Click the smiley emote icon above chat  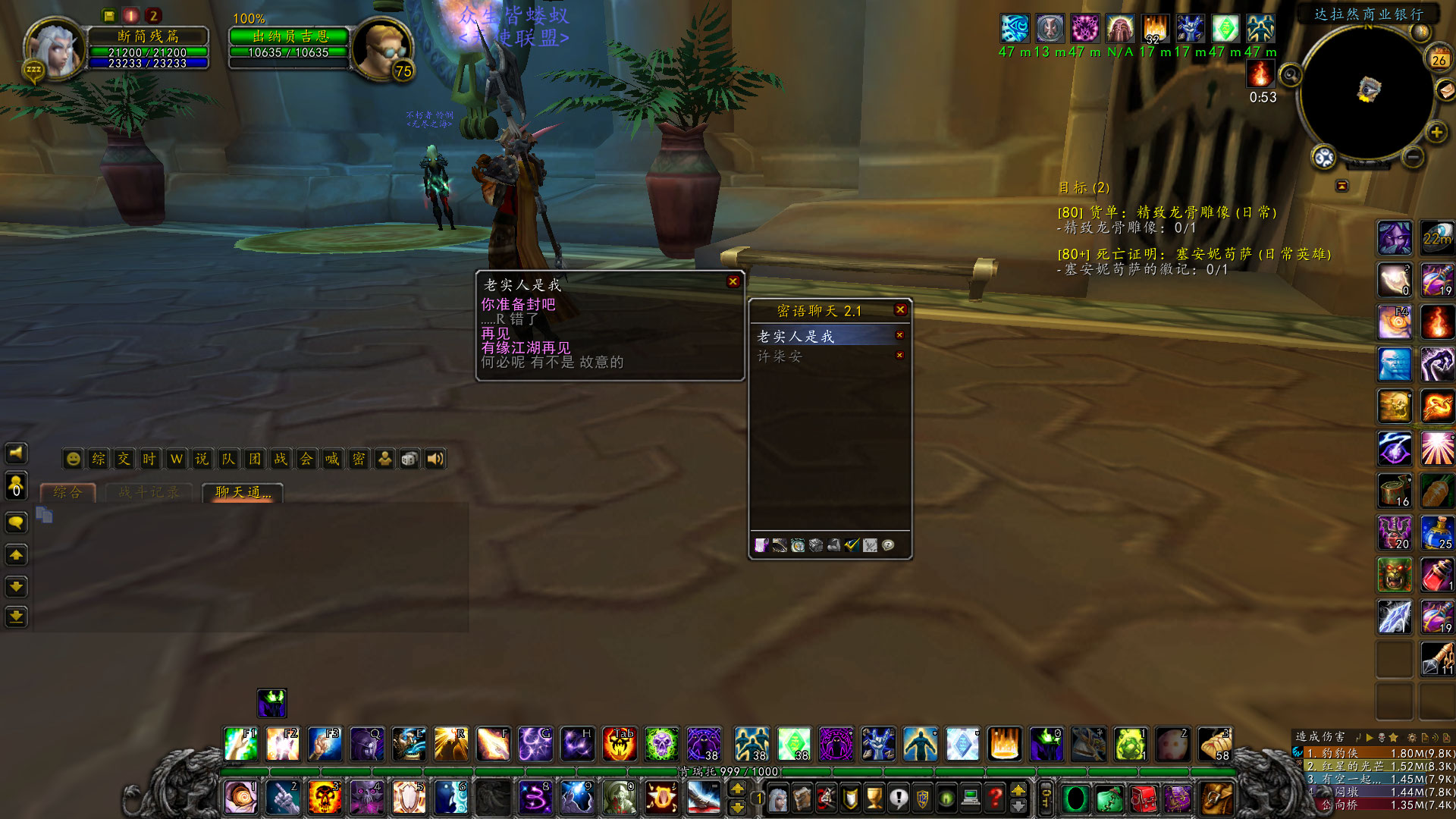click(74, 459)
